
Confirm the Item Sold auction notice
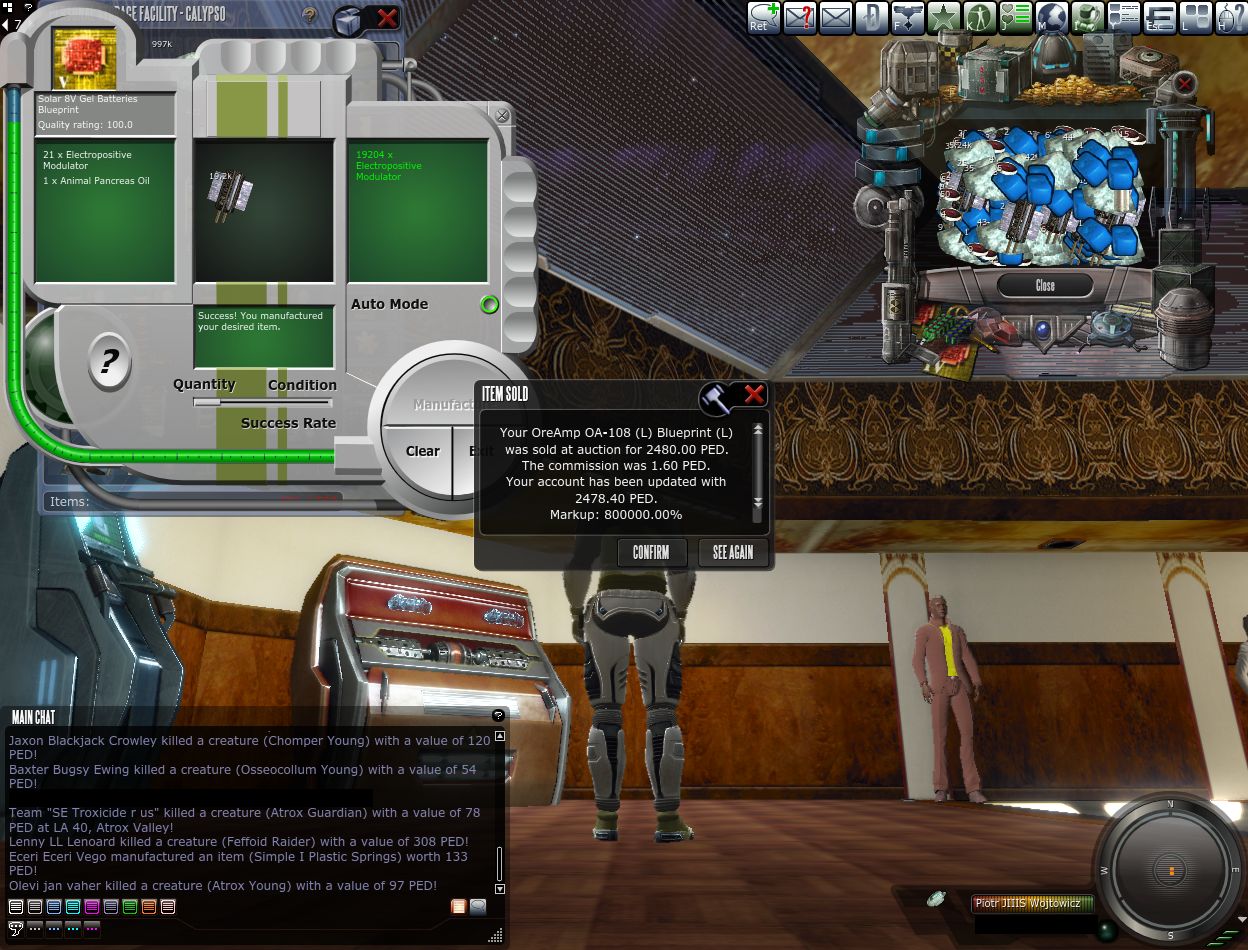(651, 552)
